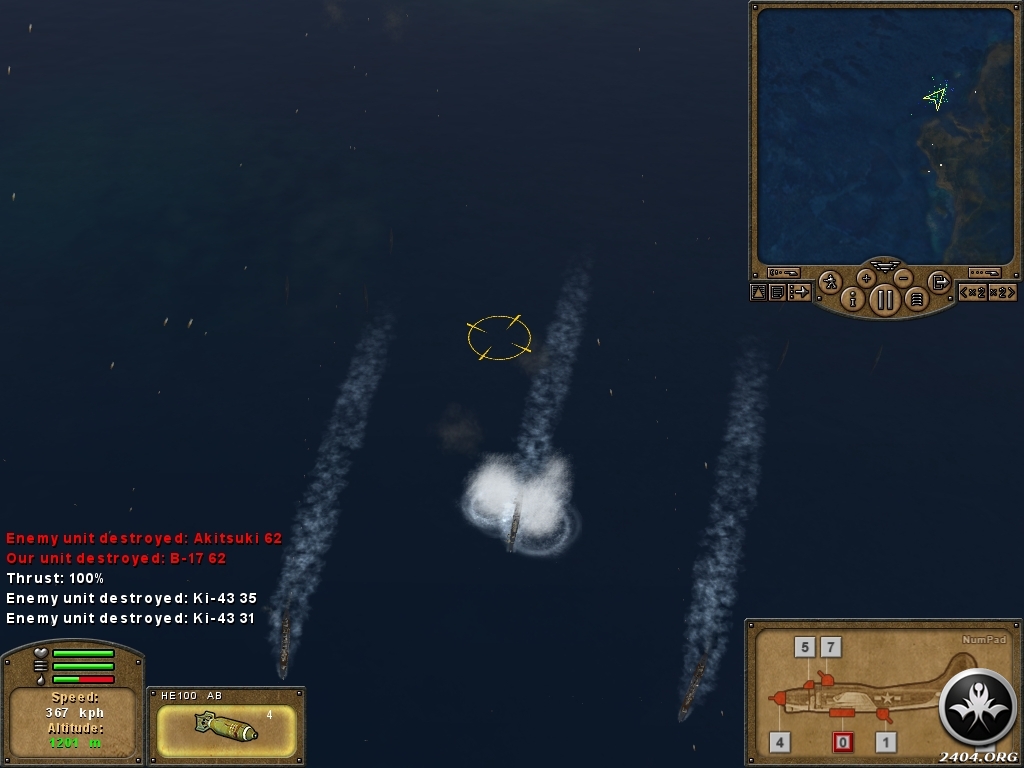Slow game speed with the <x2 button
The height and width of the screenshot is (768, 1024).
point(973,292)
